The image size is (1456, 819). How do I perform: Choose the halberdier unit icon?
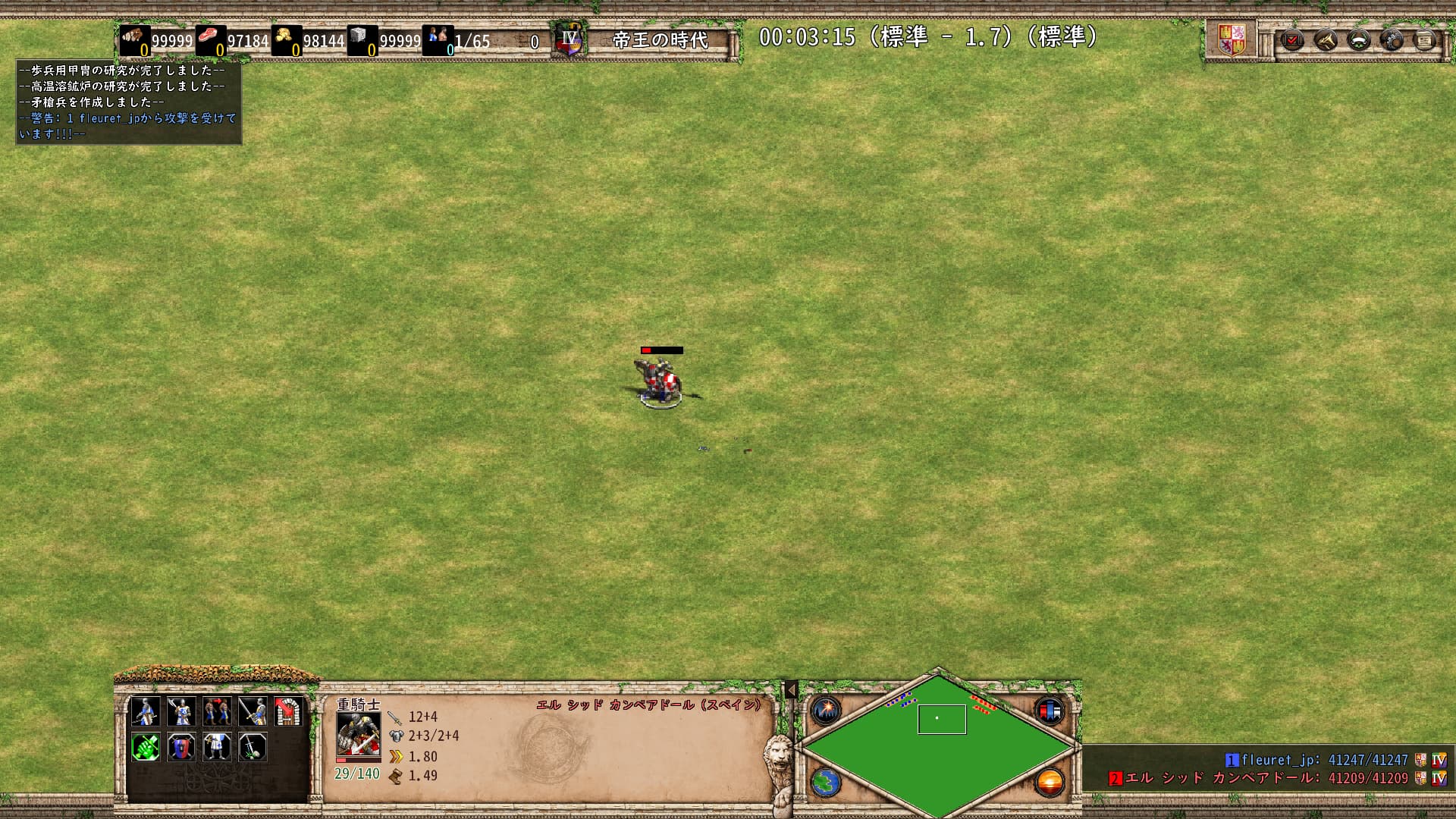click(181, 711)
